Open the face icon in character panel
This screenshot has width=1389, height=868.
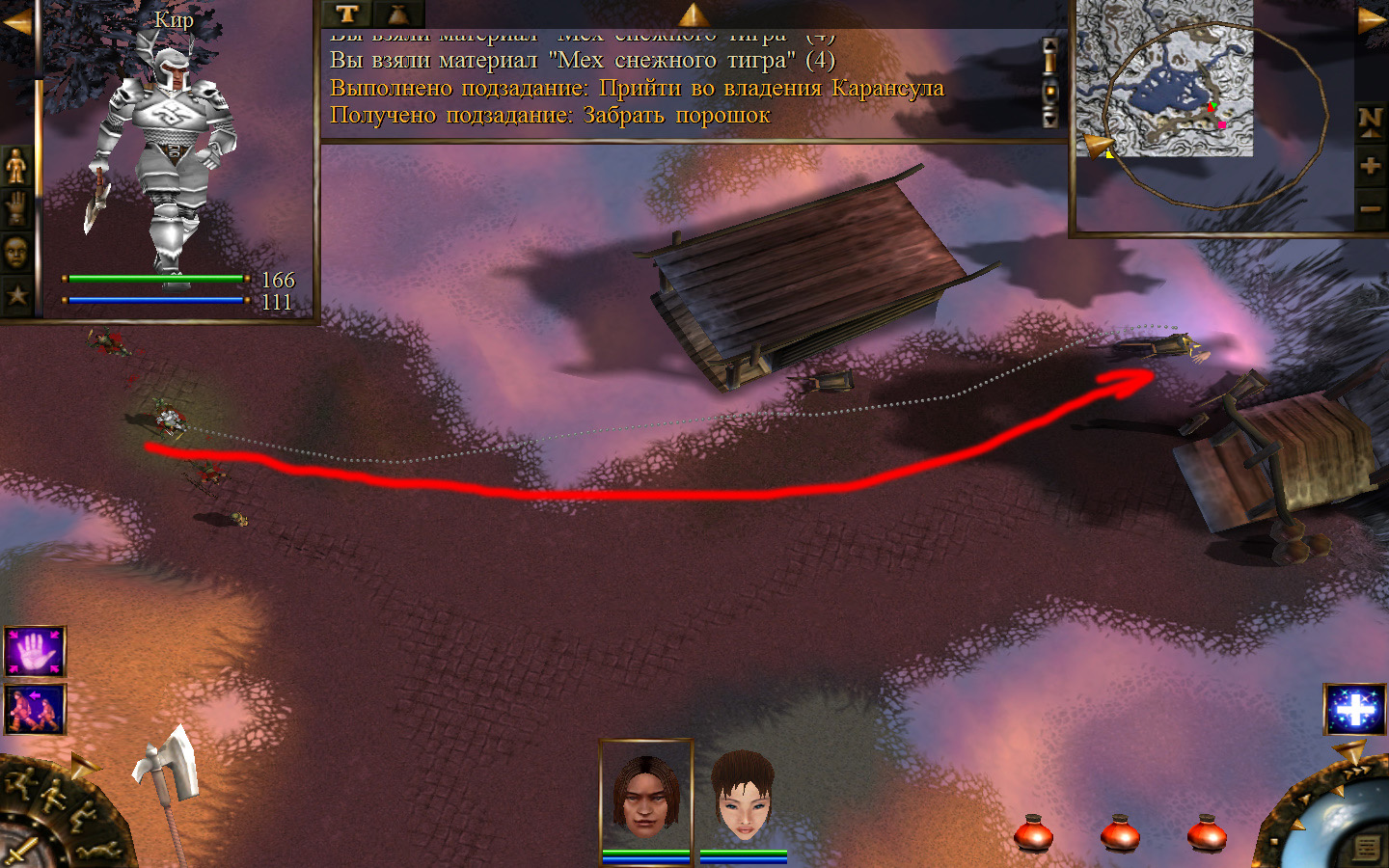(x=16, y=253)
